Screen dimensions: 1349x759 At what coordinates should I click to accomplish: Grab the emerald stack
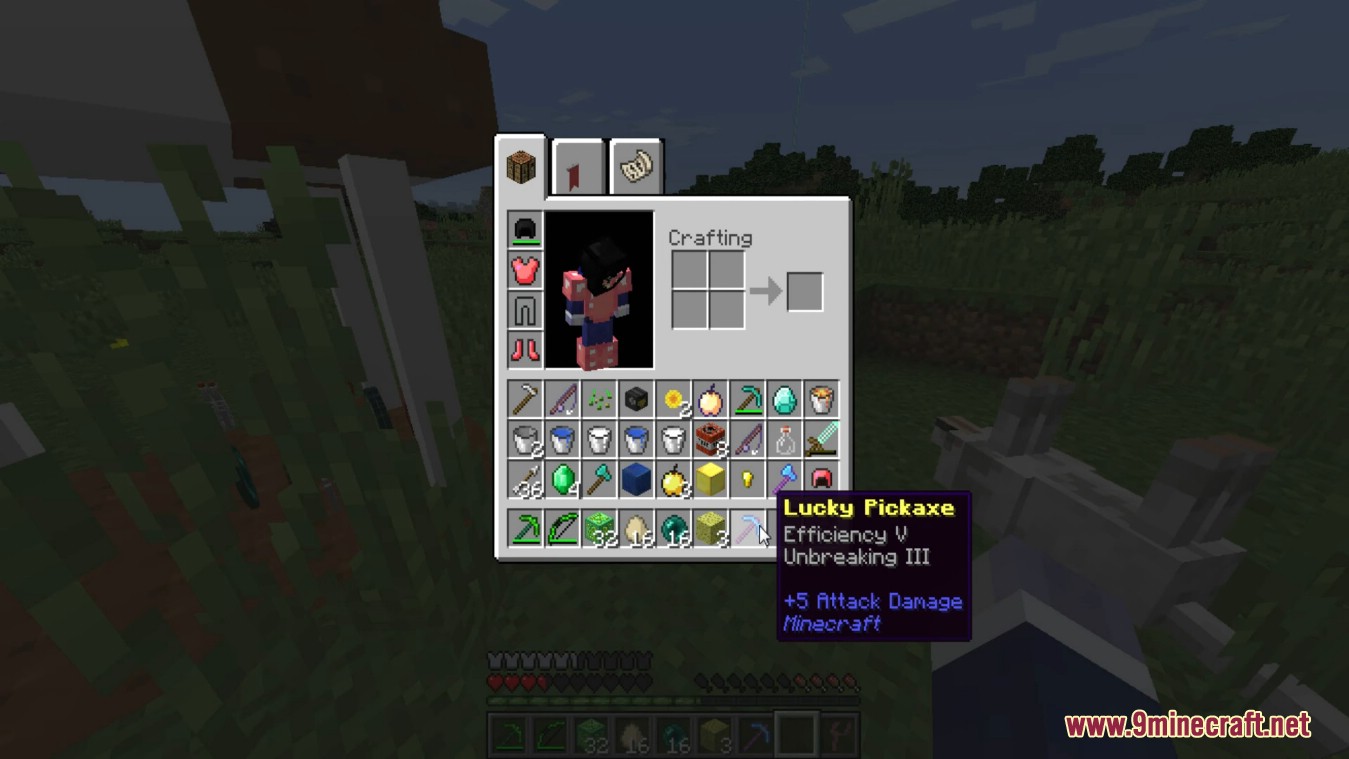coord(561,478)
